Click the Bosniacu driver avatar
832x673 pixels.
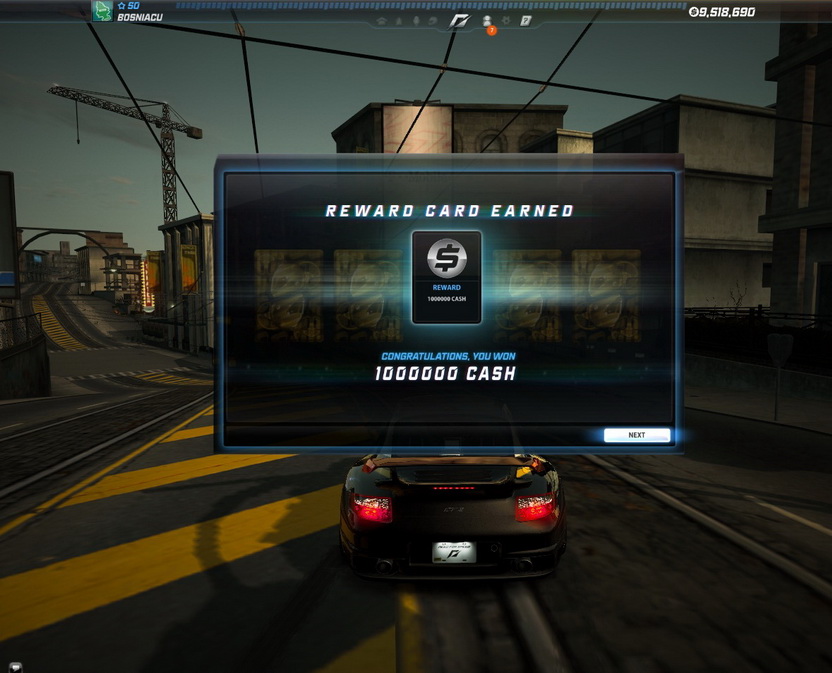(x=102, y=11)
